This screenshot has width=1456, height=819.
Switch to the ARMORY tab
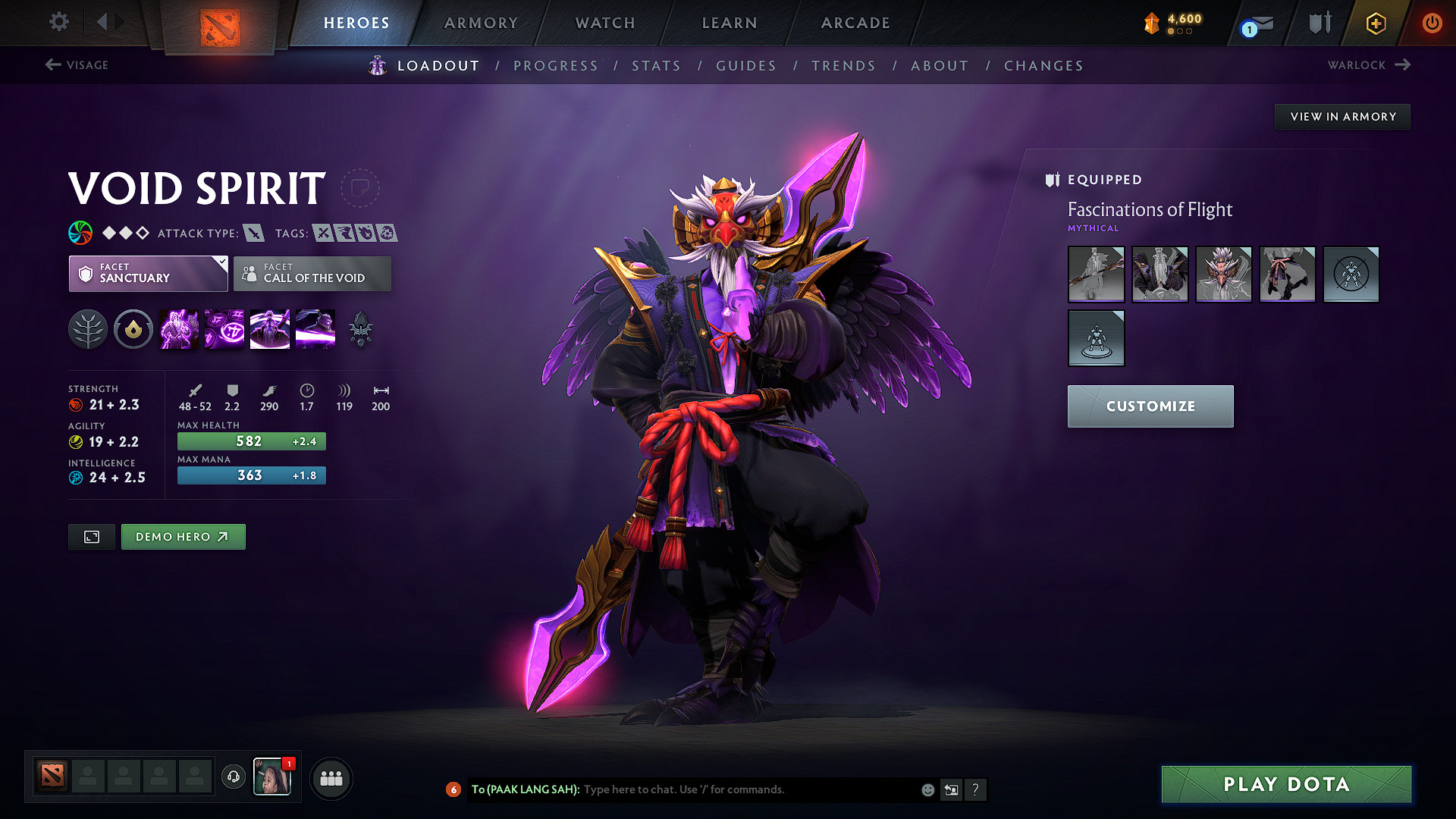[x=481, y=23]
